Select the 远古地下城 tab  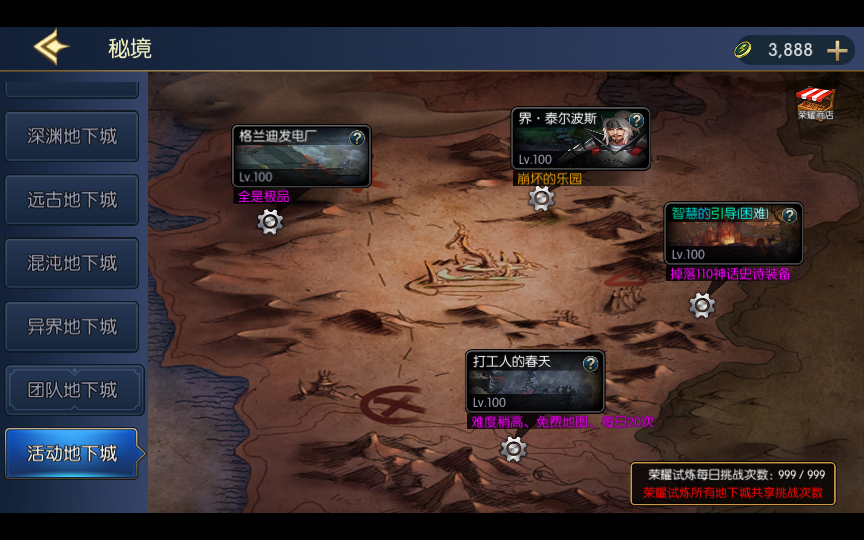point(72,200)
